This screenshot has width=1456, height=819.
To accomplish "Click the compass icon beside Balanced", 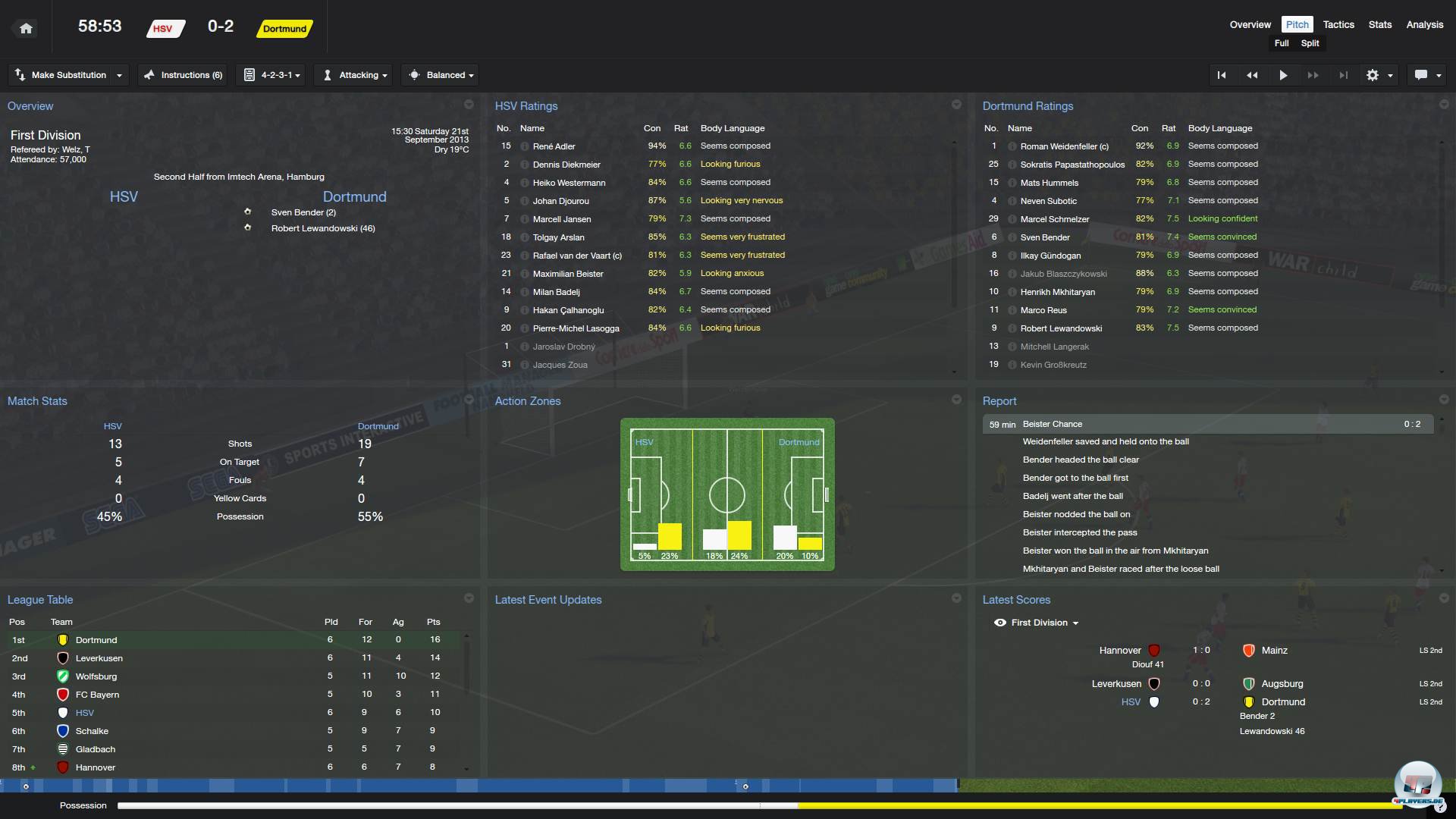I will tap(414, 74).
